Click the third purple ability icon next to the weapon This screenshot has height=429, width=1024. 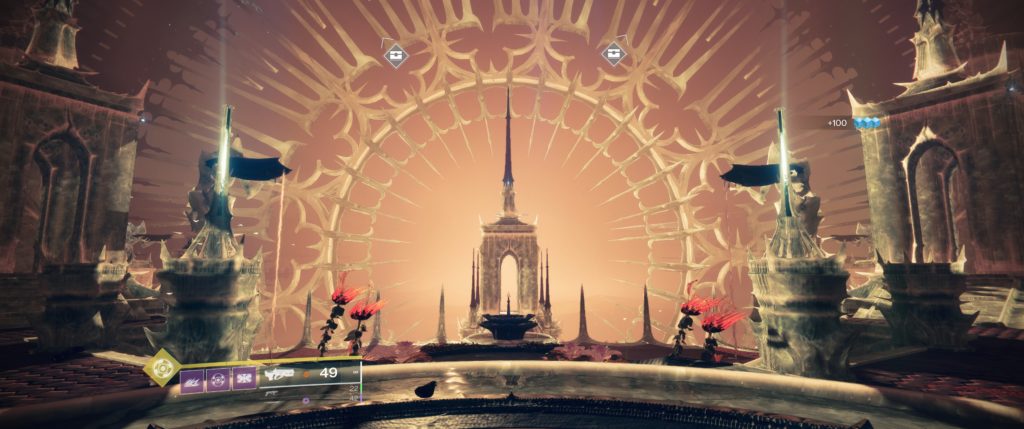(x=245, y=378)
